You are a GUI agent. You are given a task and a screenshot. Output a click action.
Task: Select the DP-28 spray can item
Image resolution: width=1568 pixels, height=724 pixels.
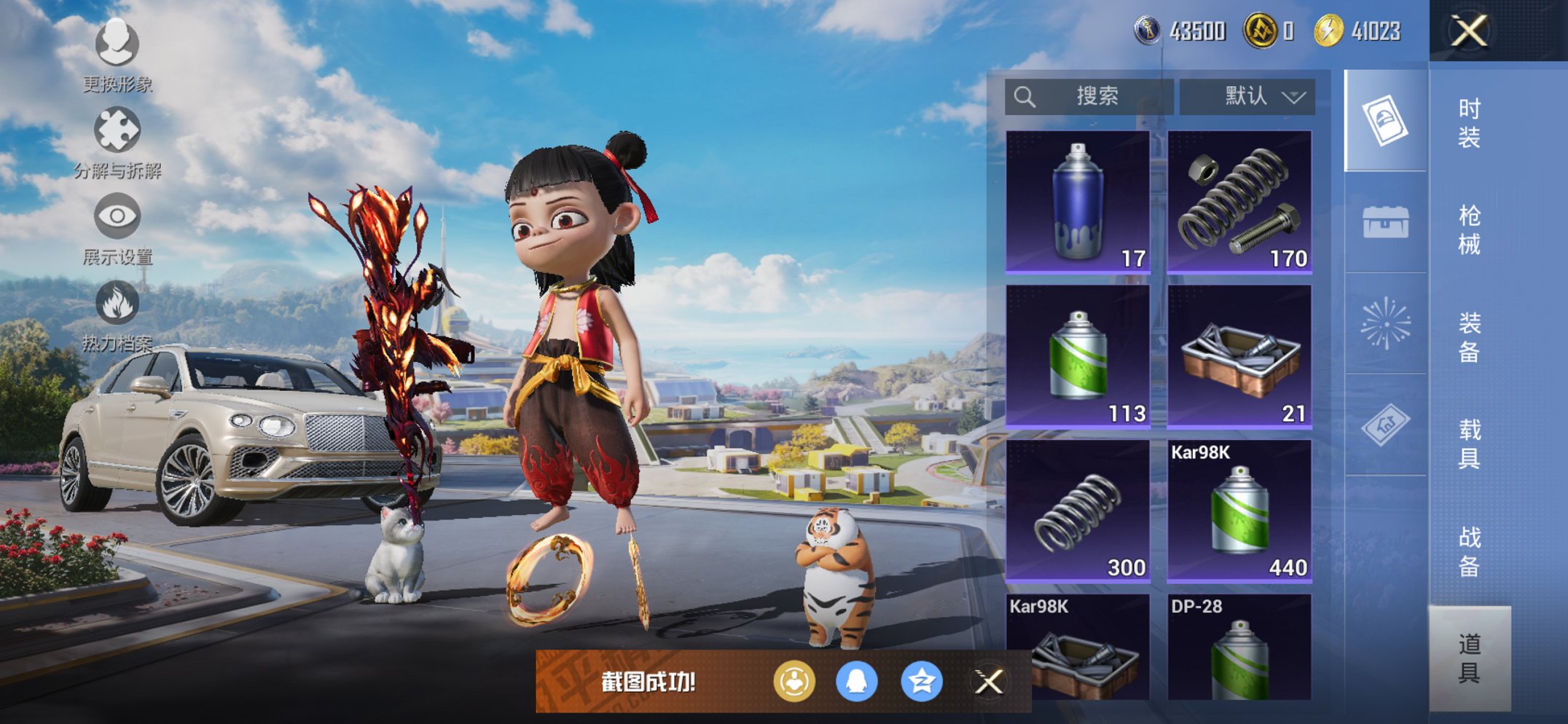[1239, 648]
